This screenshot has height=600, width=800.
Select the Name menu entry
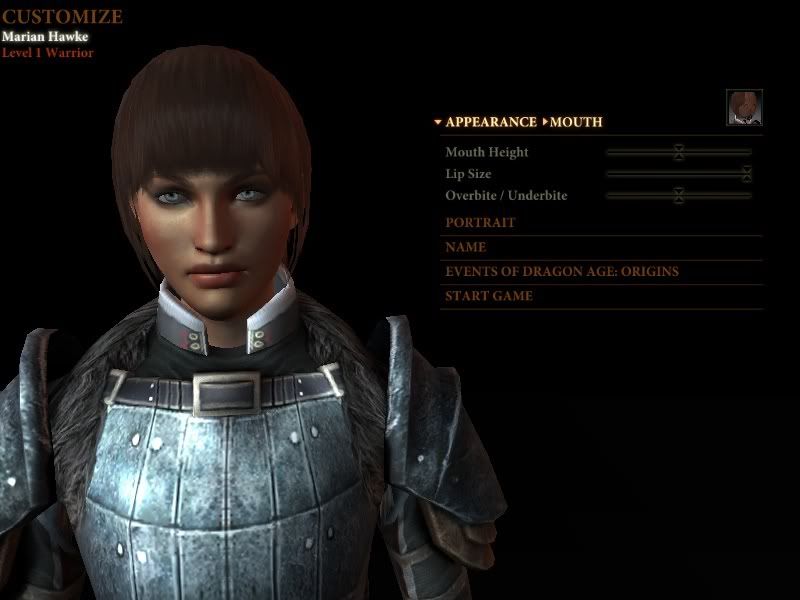click(x=466, y=247)
